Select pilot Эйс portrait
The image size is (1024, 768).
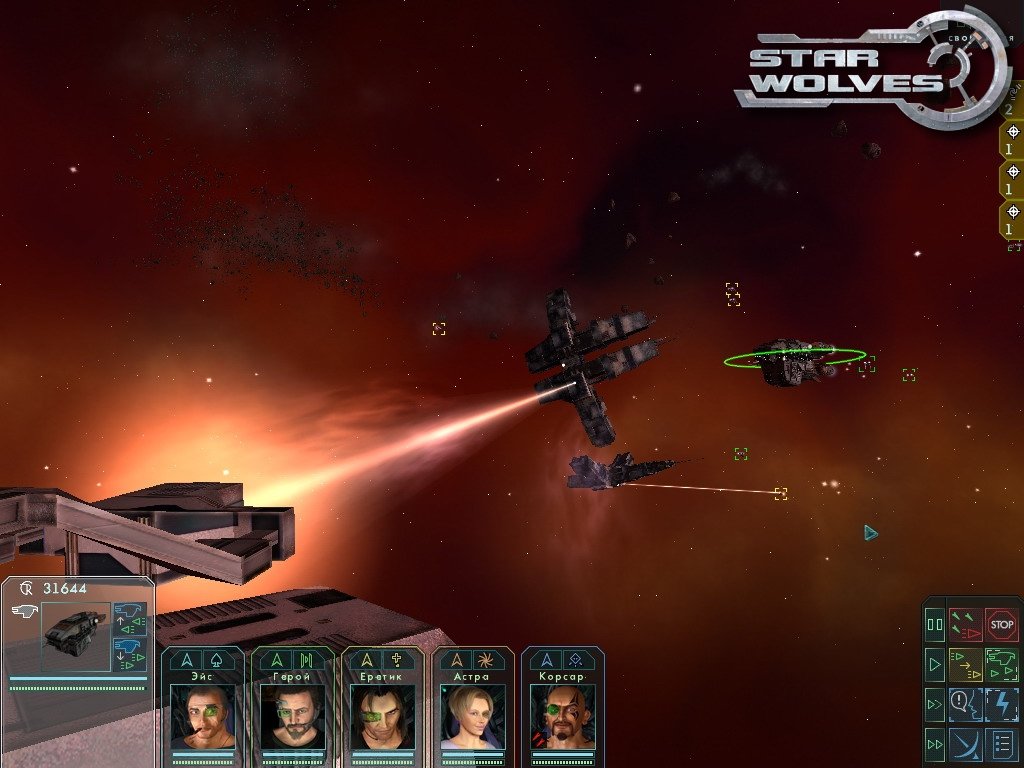(x=203, y=716)
